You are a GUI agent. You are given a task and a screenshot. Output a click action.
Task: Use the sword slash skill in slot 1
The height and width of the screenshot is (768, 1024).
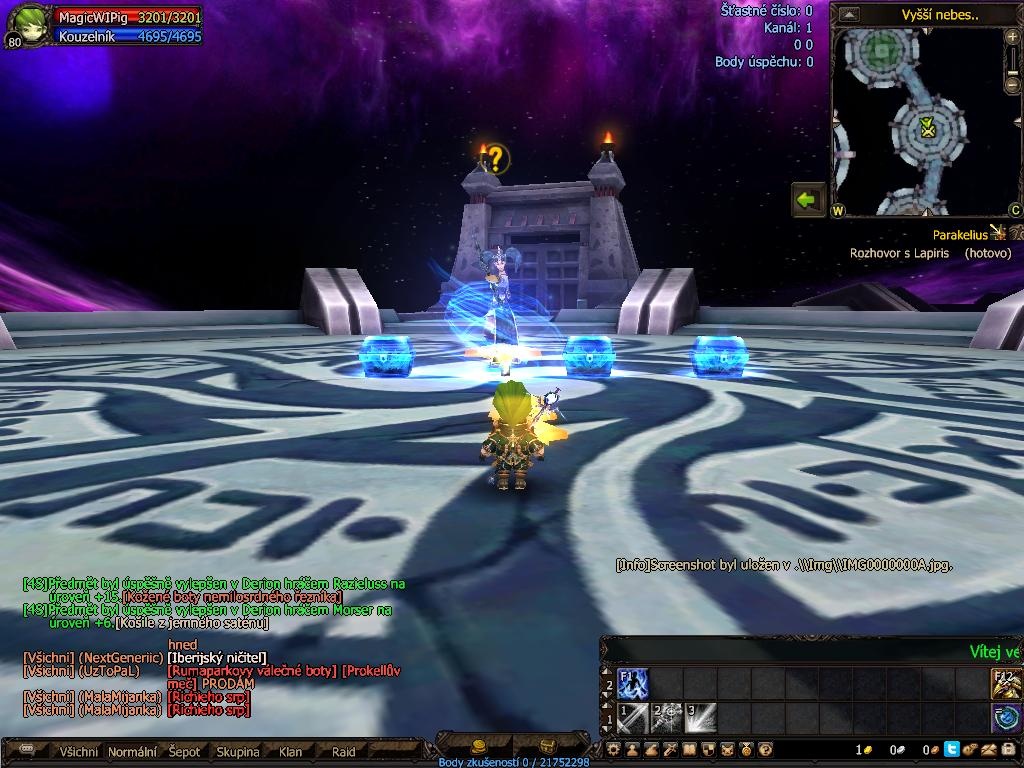(634, 718)
